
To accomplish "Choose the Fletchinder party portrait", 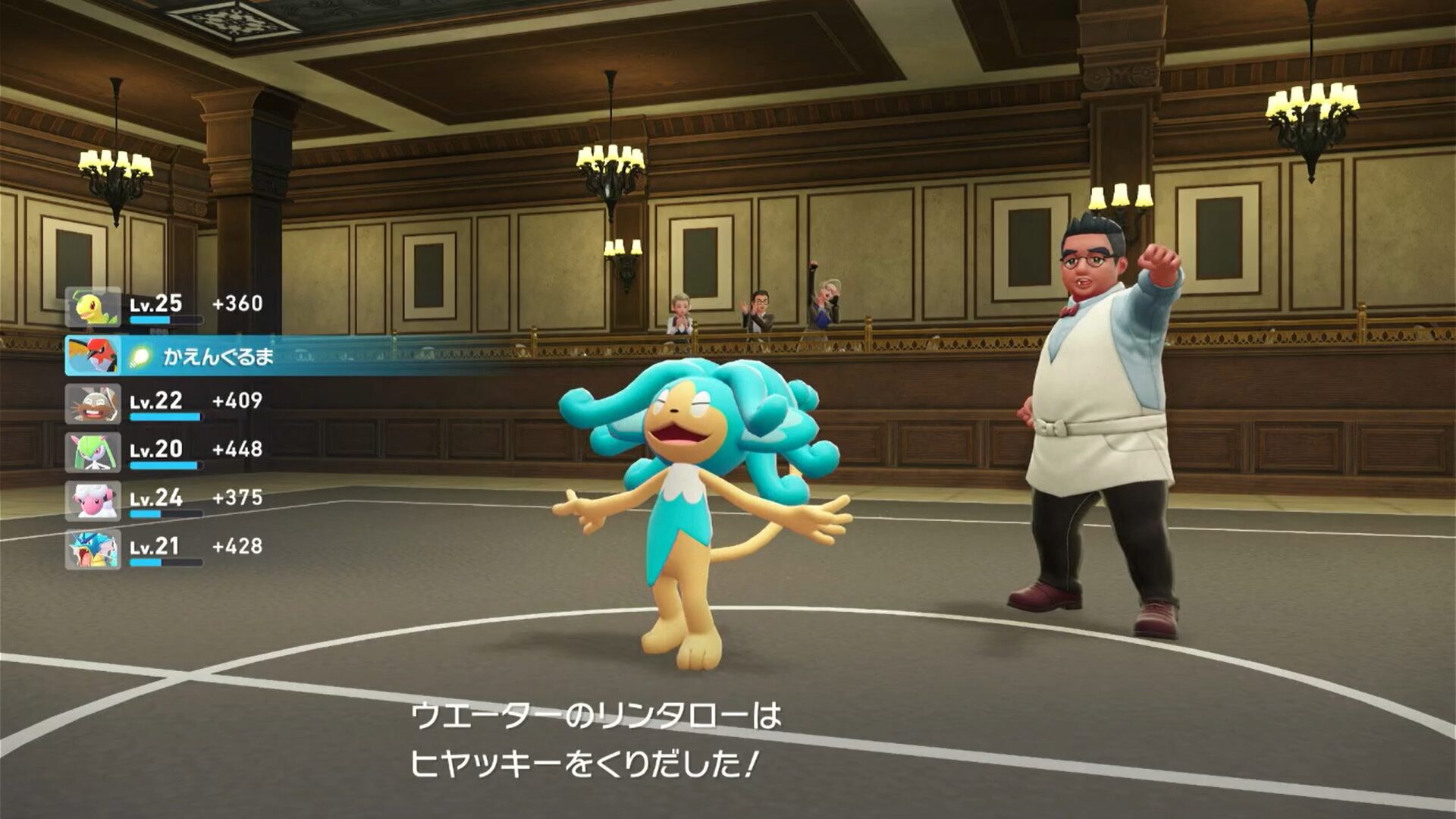I will [x=93, y=356].
